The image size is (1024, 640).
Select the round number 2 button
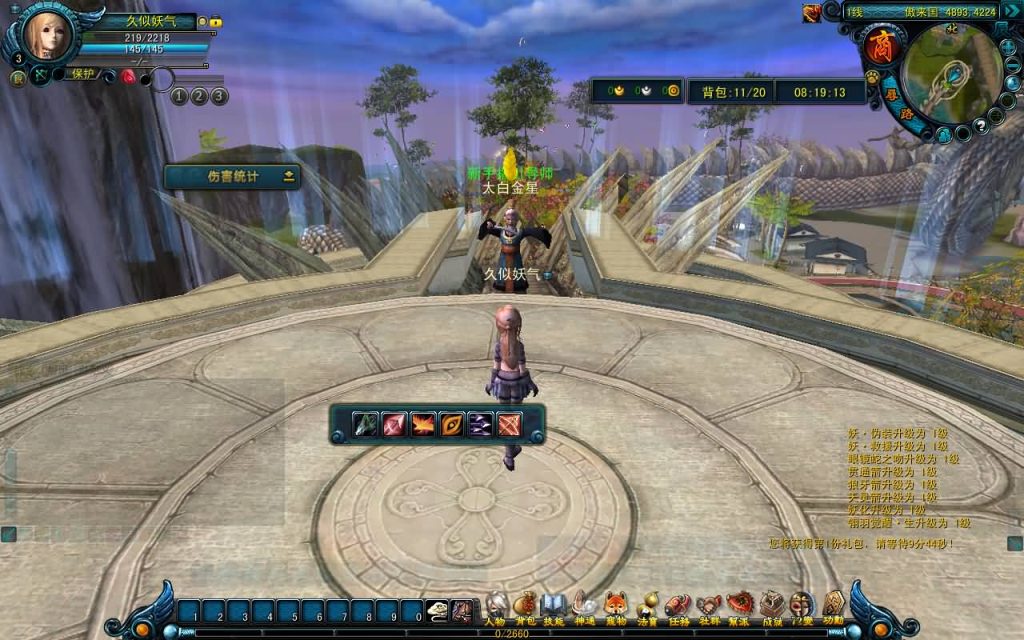(x=199, y=96)
